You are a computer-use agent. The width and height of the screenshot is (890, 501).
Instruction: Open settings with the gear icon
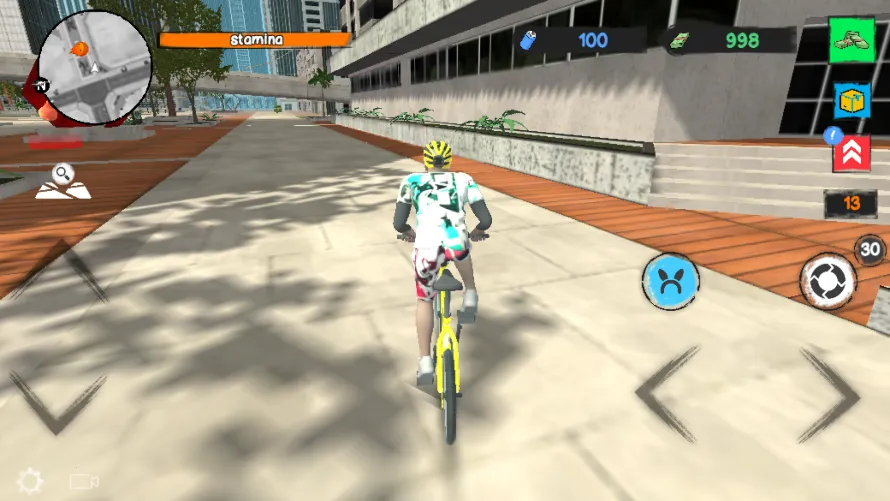30,482
